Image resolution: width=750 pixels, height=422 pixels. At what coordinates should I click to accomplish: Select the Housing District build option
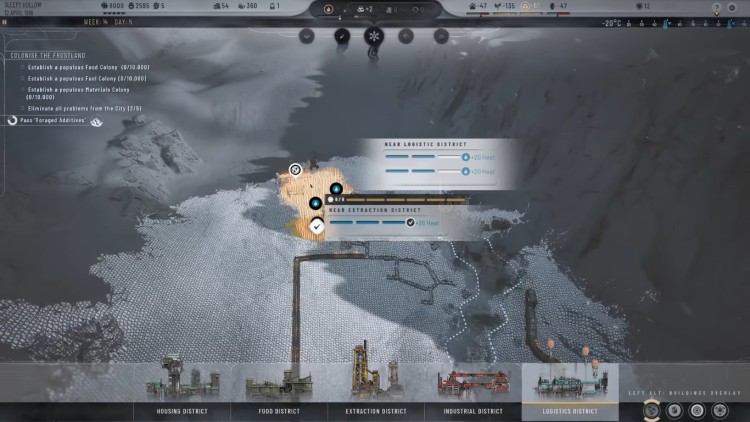pos(183,411)
